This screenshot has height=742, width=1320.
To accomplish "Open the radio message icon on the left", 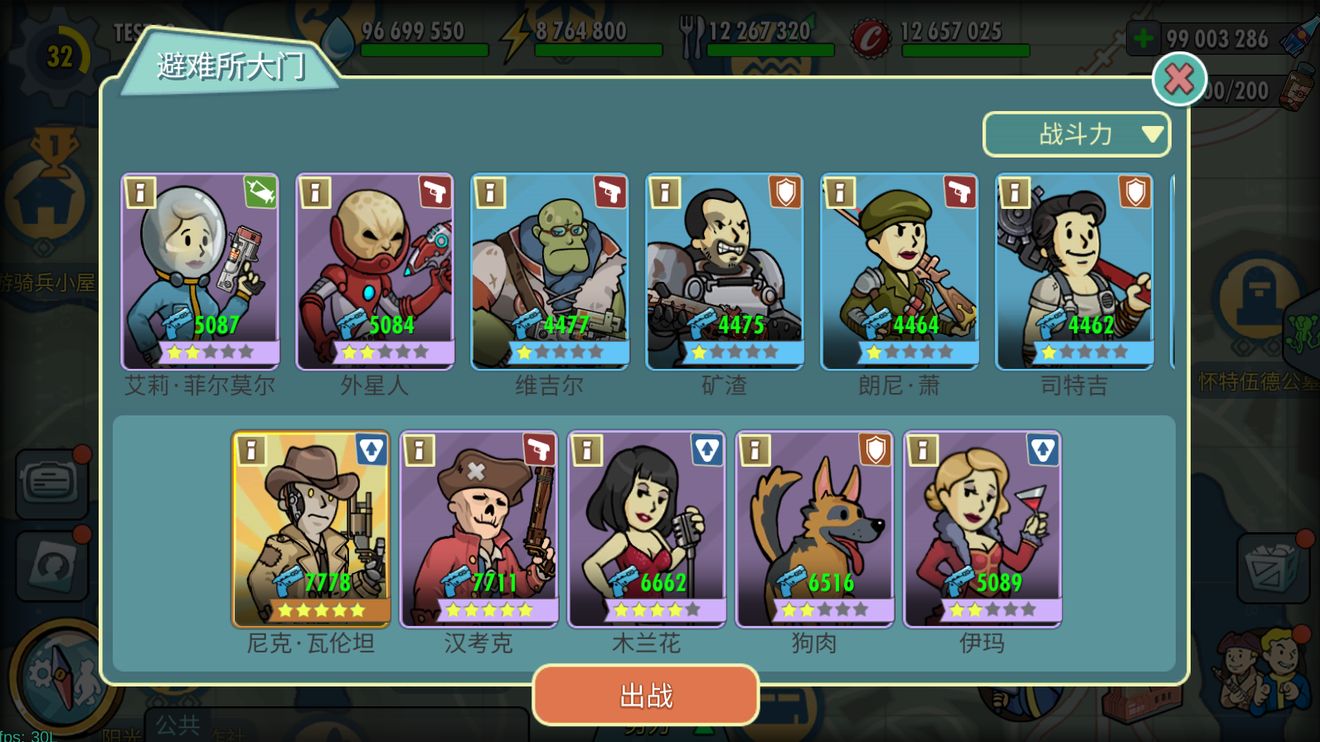I will pos(52,480).
